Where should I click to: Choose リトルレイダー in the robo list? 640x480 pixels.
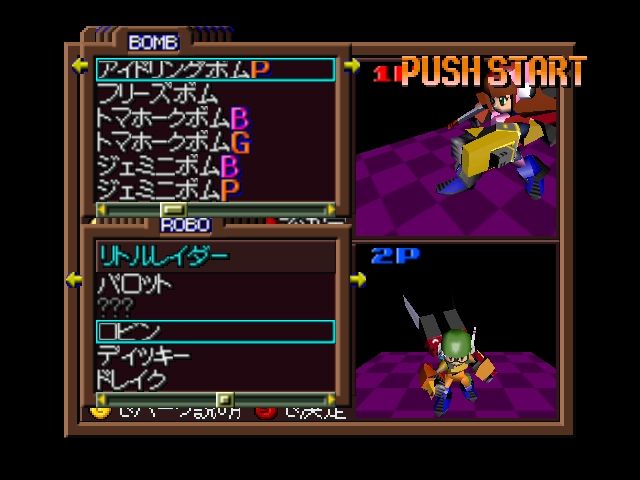[x=162, y=257]
